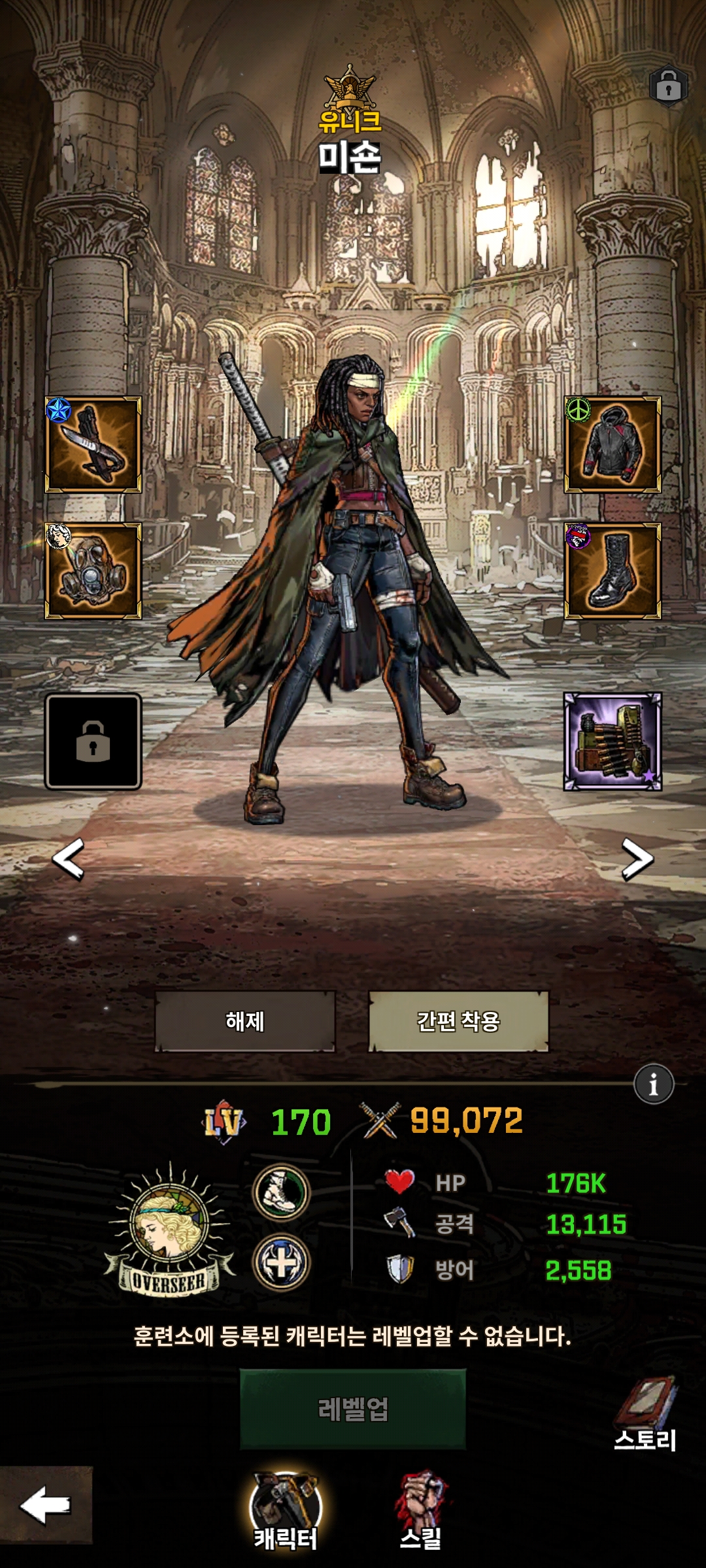The width and height of the screenshot is (706, 1568).
Task: Select the equipped knife weapon slot
Action: [x=93, y=444]
